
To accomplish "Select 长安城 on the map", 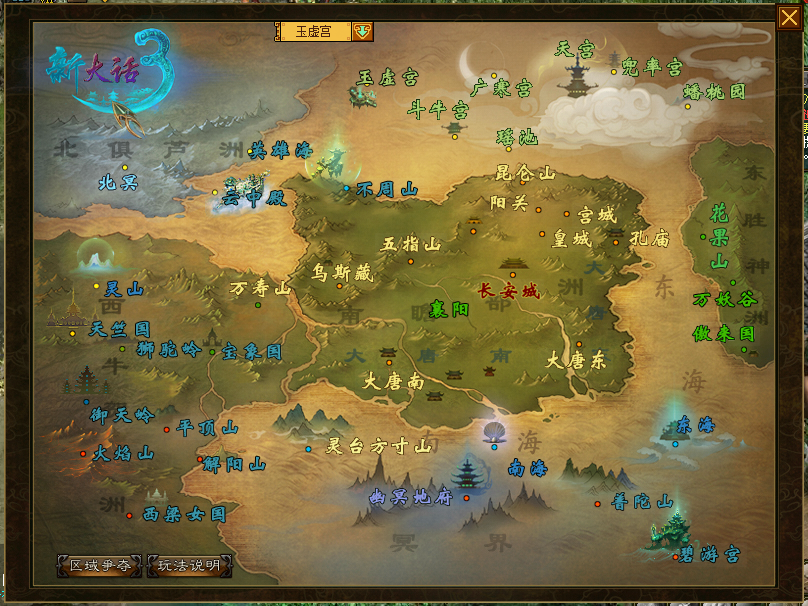I will click(508, 291).
